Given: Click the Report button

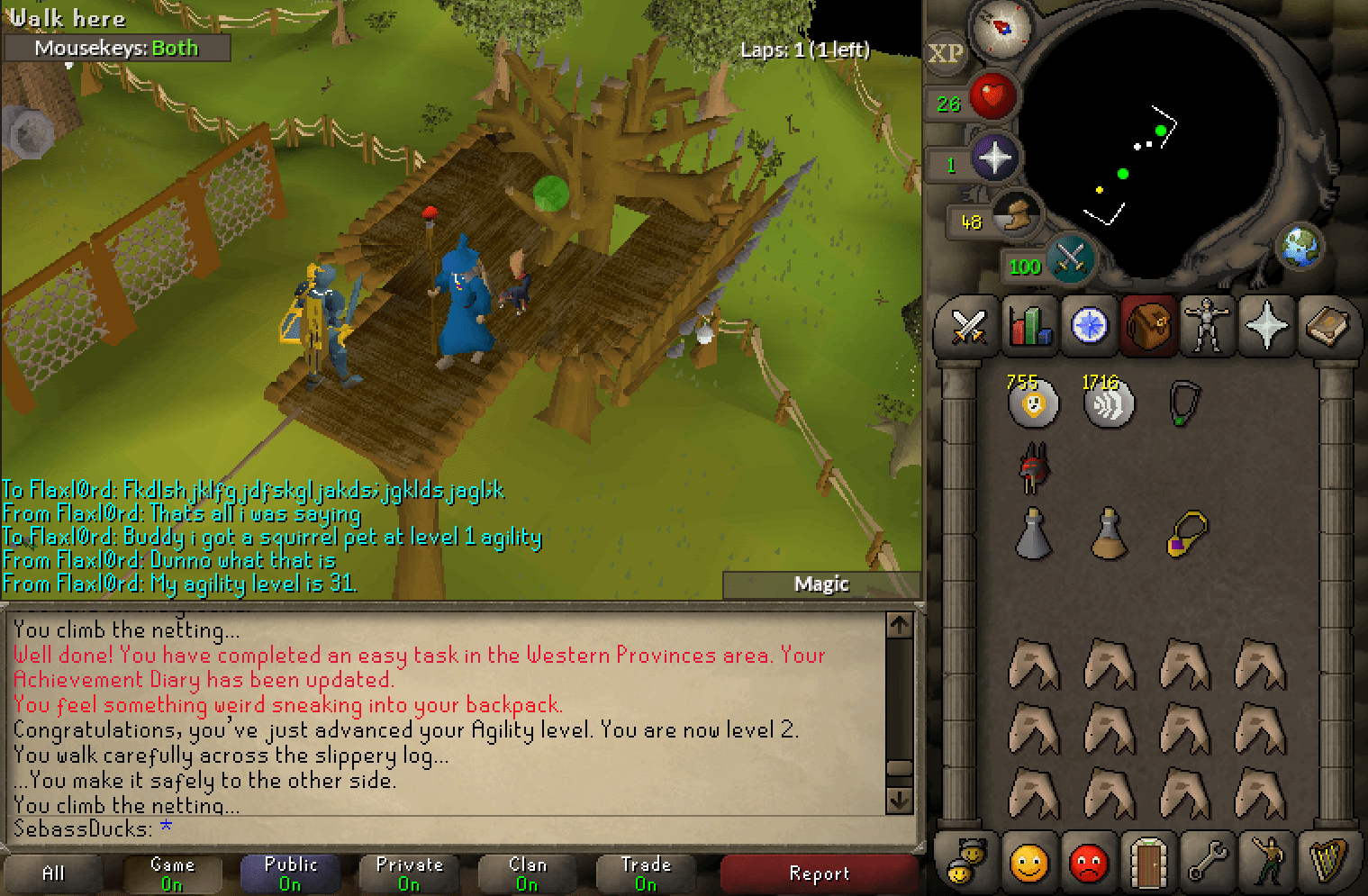Looking at the screenshot, I should point(819,873).
